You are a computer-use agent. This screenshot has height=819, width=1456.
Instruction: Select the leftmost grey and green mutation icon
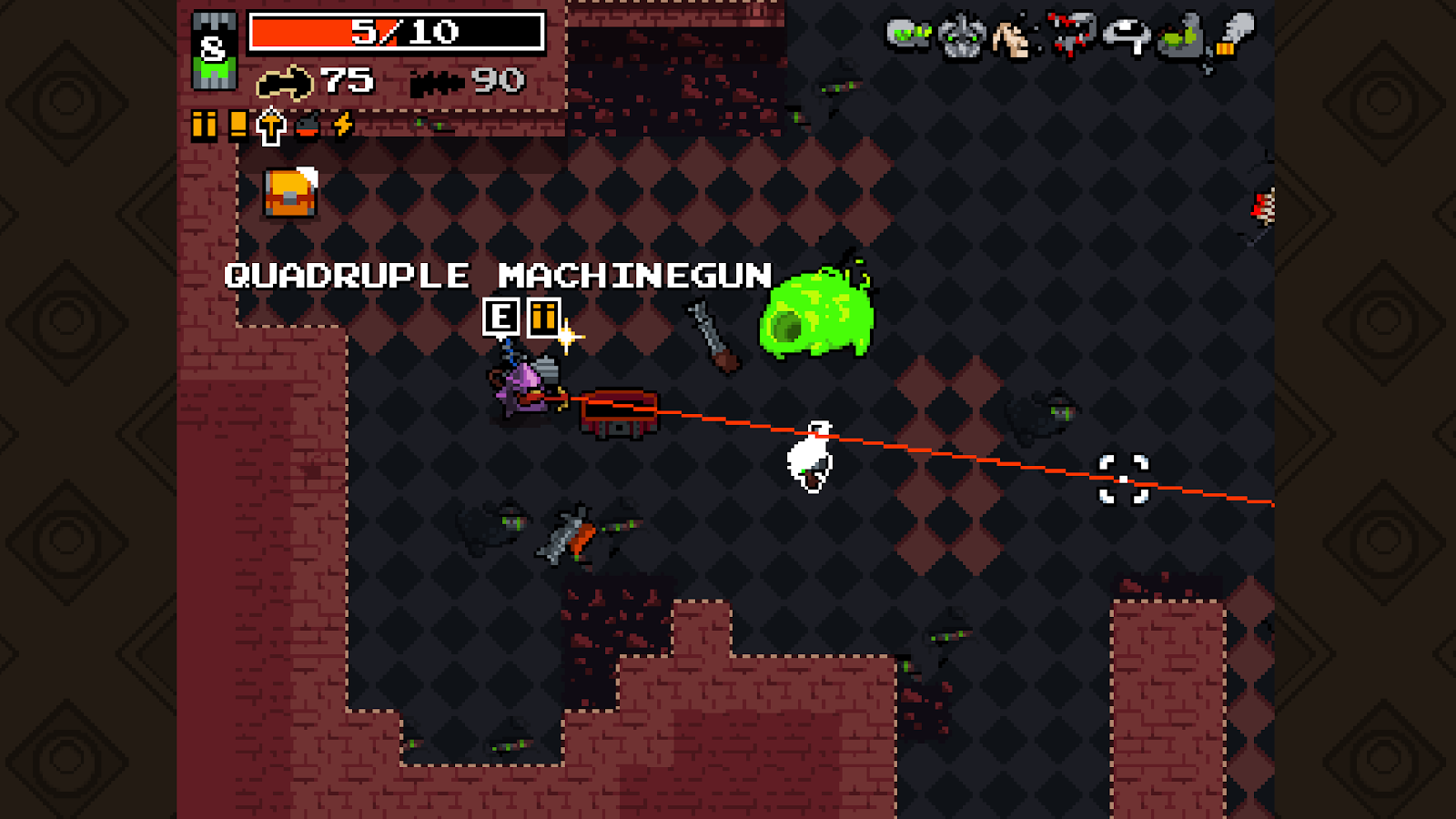pyautogui.click(x=907, y=35)
